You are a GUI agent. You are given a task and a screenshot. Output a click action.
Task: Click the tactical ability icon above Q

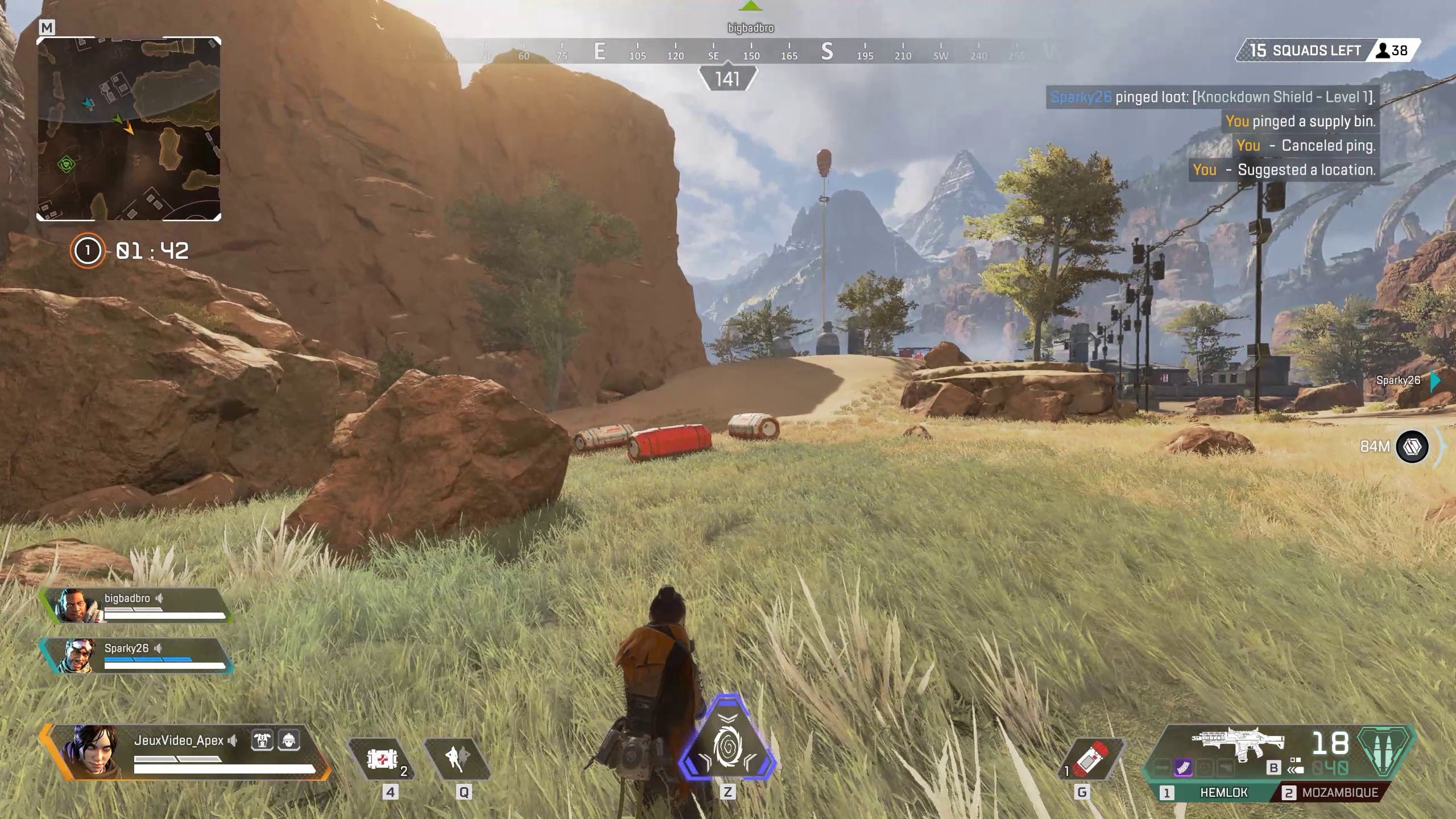tap(458, 759)
